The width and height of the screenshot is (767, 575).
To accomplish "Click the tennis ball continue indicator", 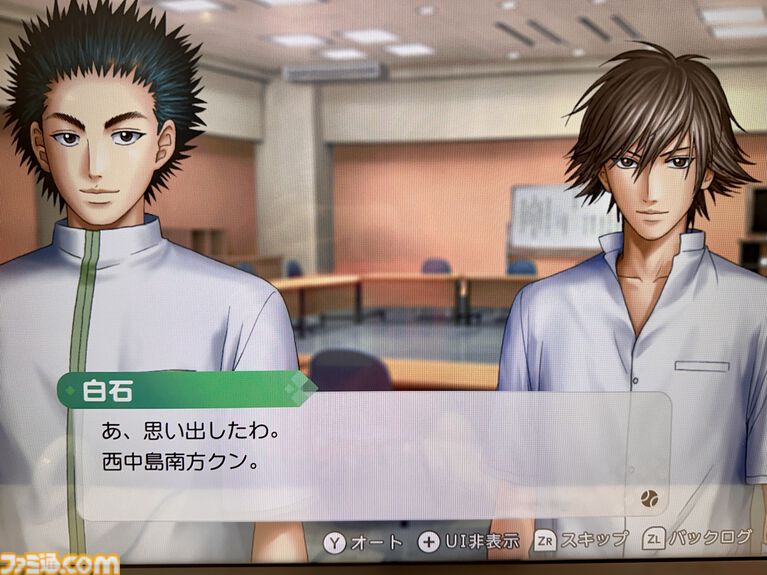I will (646, 496).
